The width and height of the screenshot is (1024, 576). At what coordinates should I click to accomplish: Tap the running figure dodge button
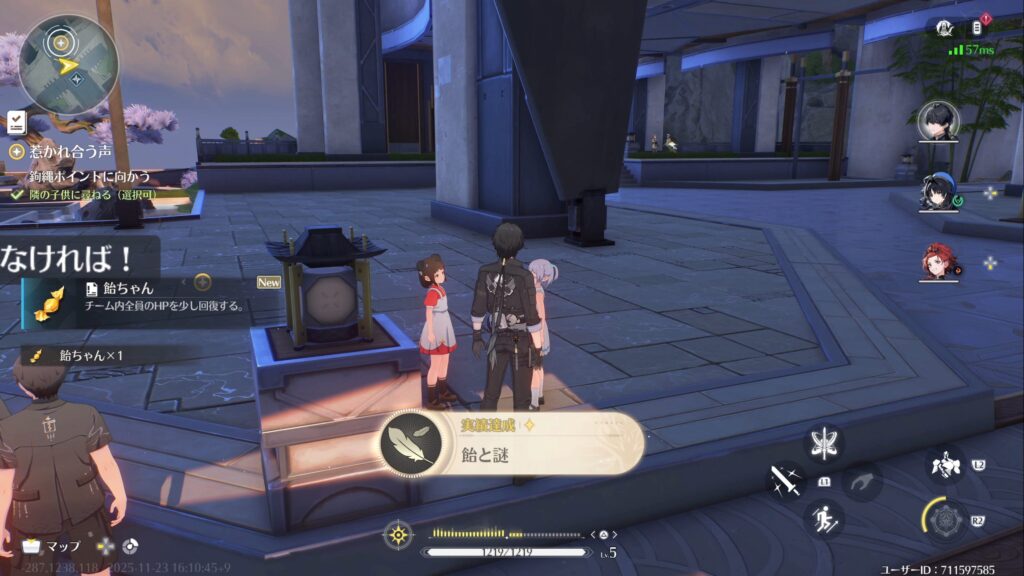(825, 517)
